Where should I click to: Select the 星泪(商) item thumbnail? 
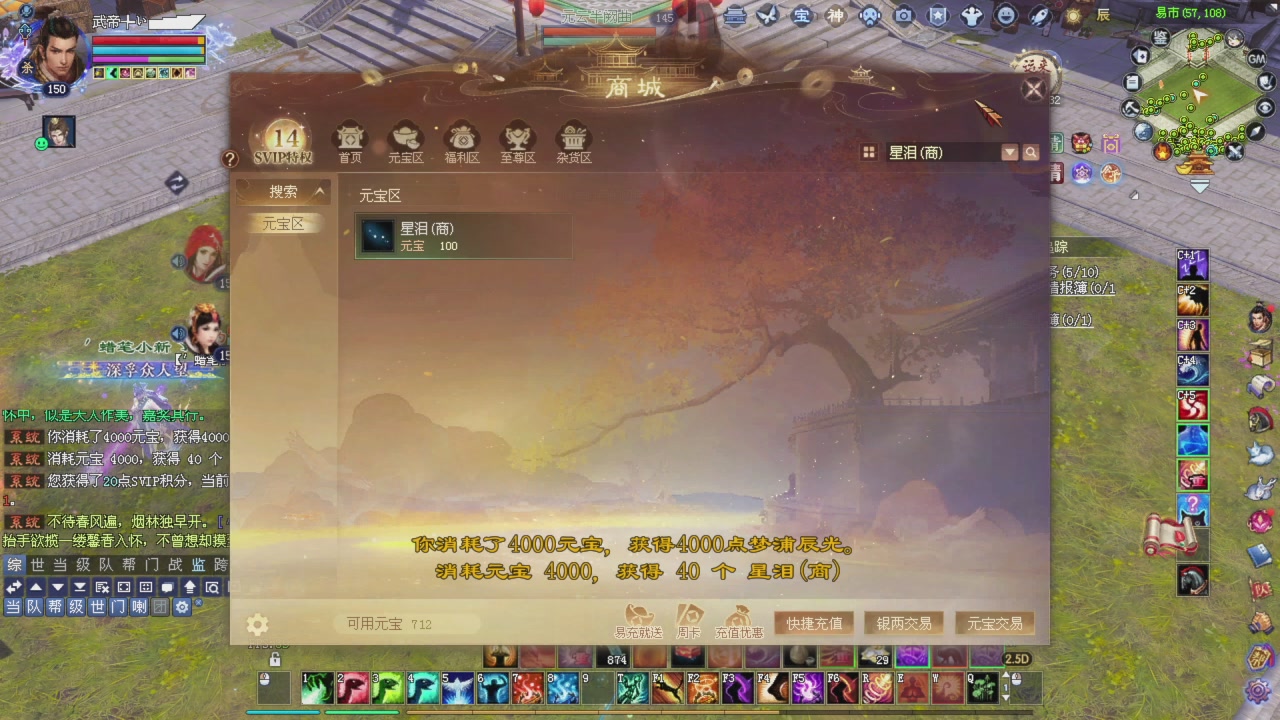[377, 236]
